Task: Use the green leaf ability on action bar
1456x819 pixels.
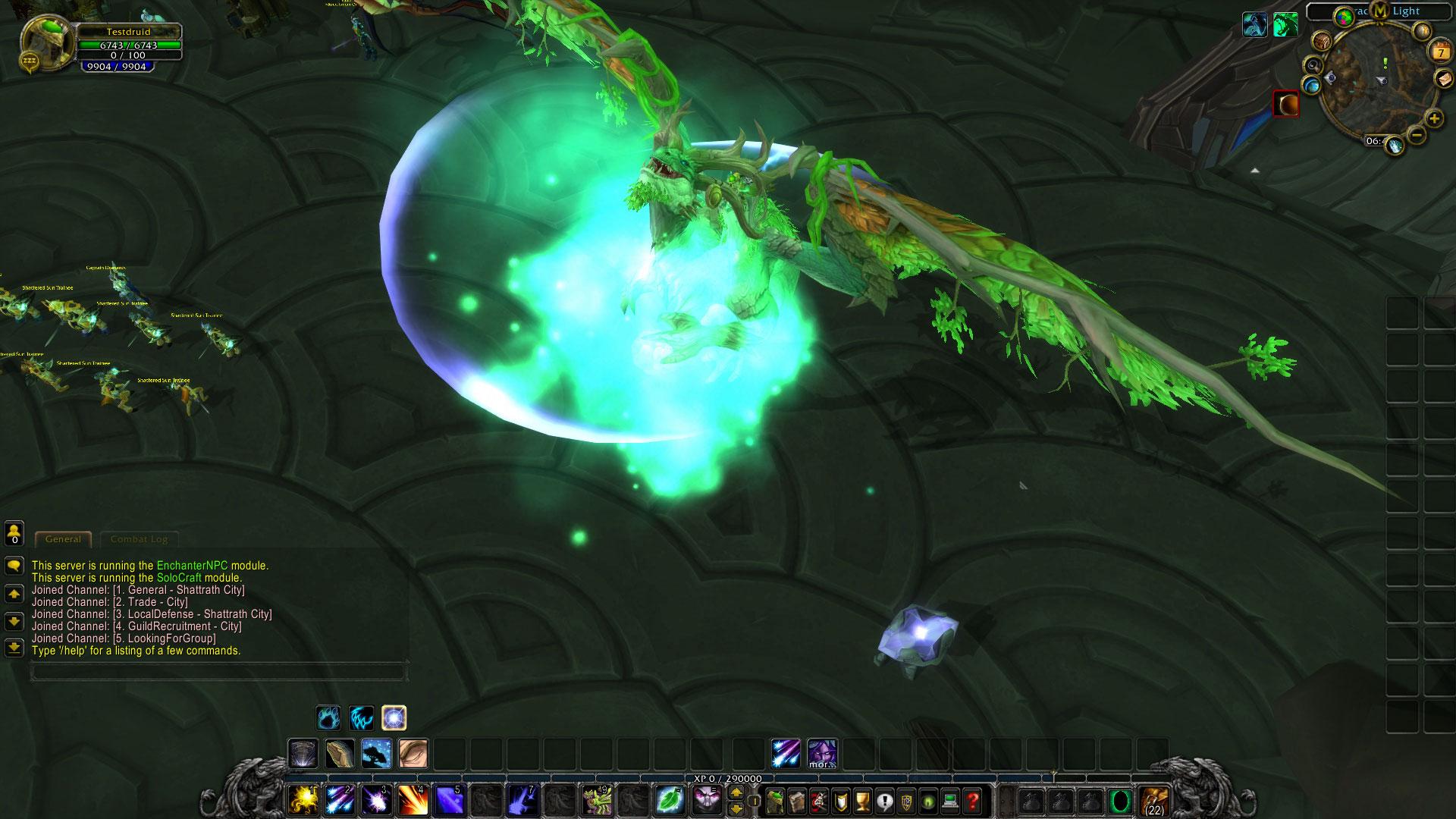Action: [x=670, y=800]
